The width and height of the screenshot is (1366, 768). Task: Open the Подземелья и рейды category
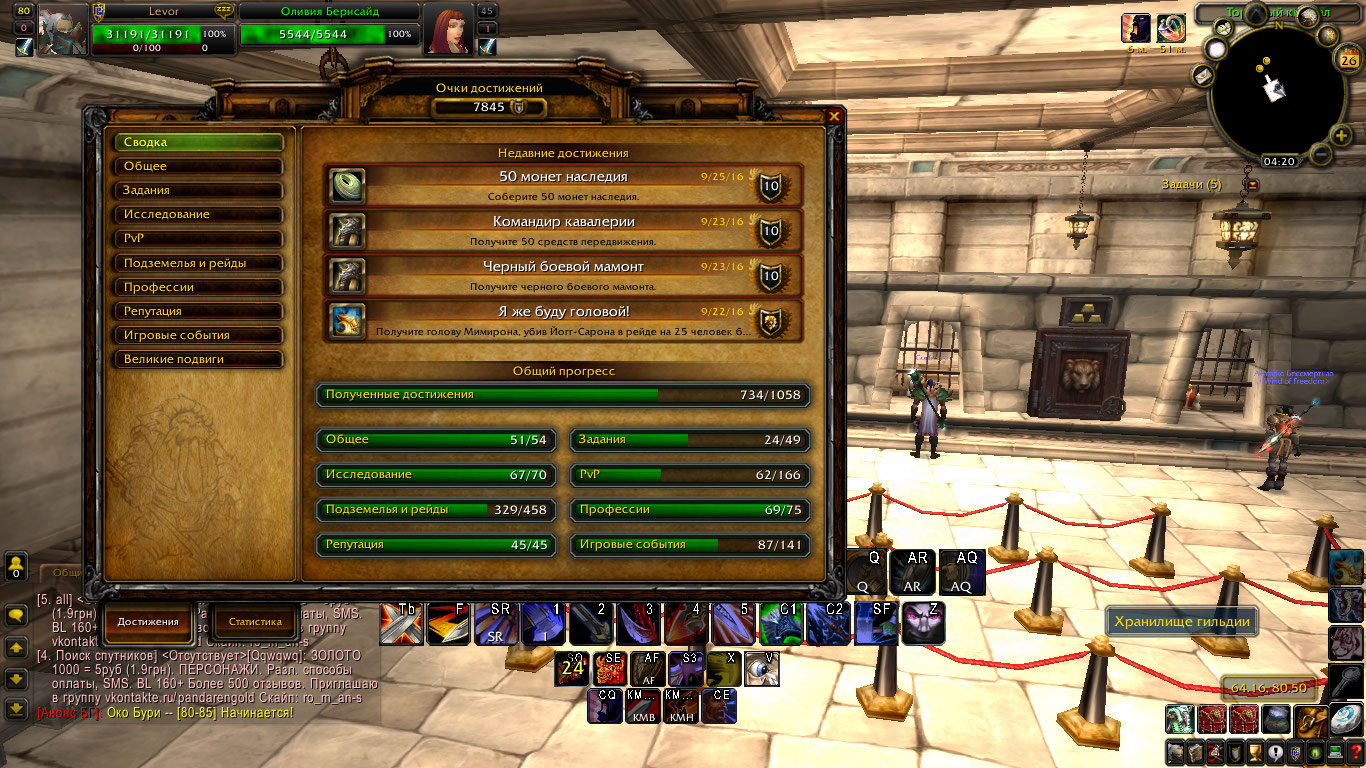coord(198,263)
